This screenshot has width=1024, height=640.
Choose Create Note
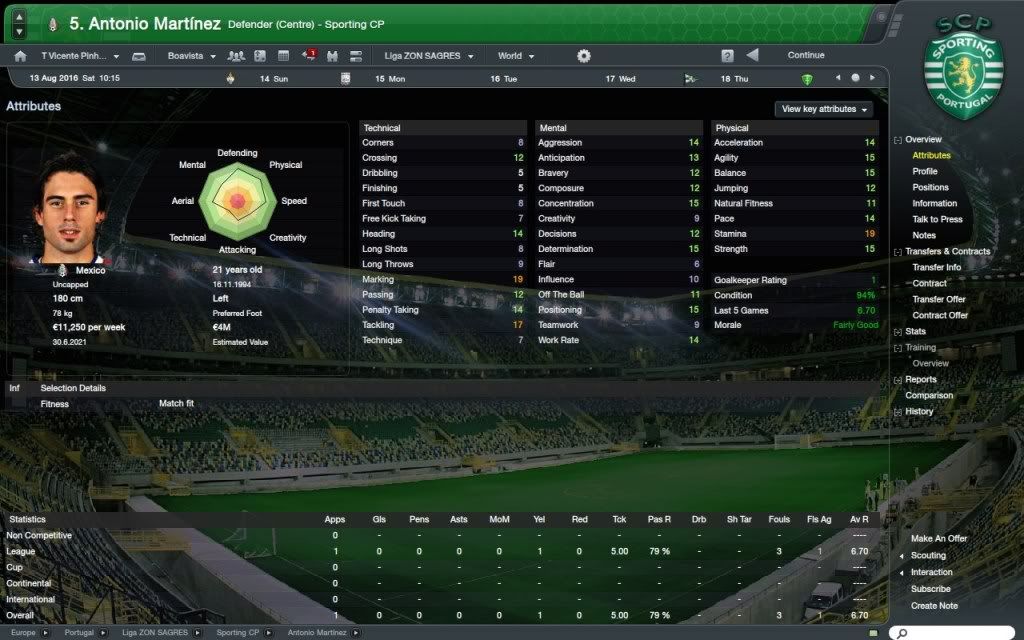coord(934,606)
